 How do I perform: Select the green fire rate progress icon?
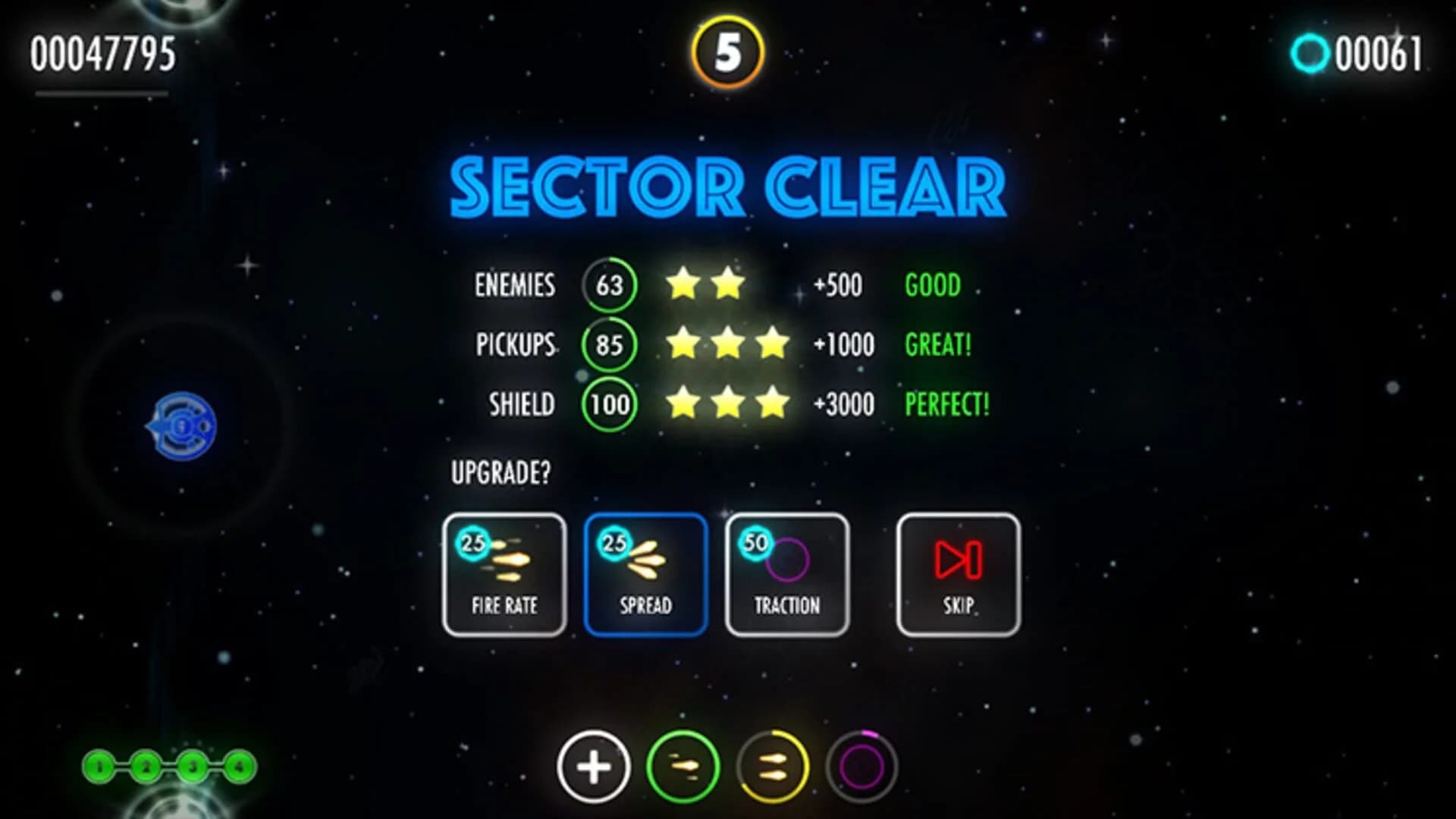(681, 768)
